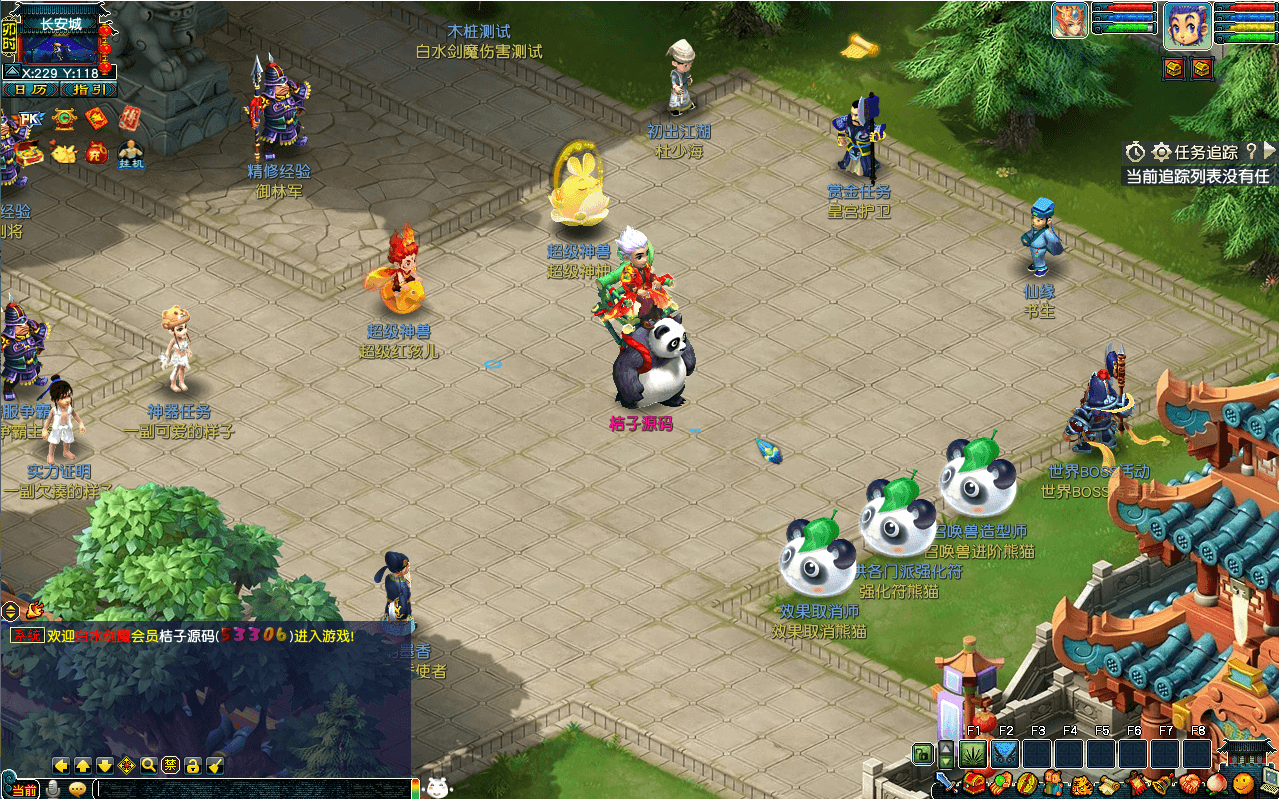Select the blue-haired player portrait
This screenshot has width=1279, height=799.
coord(1187,24)
